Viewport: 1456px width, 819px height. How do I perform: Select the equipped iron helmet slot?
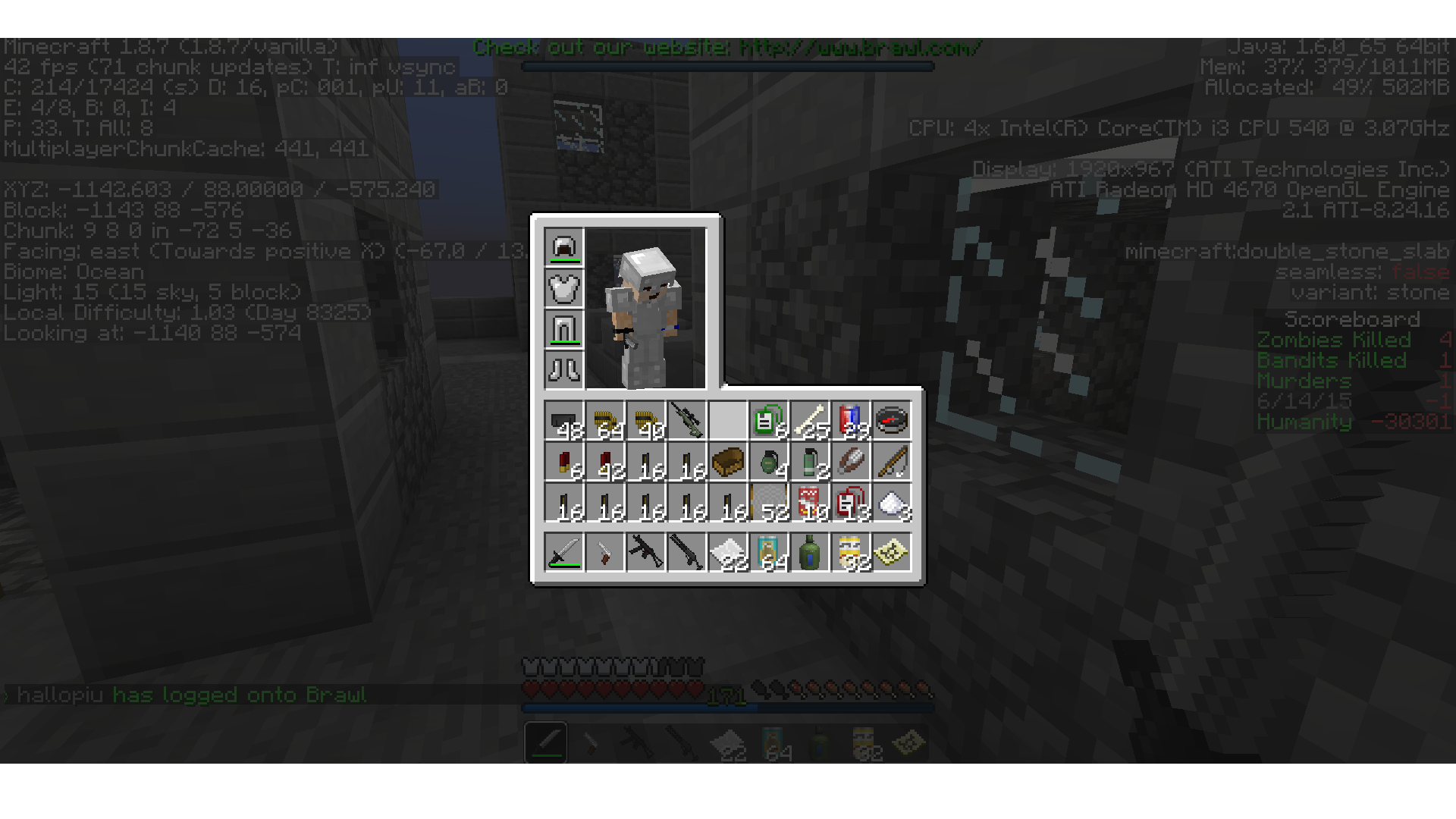pyautogui.click(x=563, y=247)
